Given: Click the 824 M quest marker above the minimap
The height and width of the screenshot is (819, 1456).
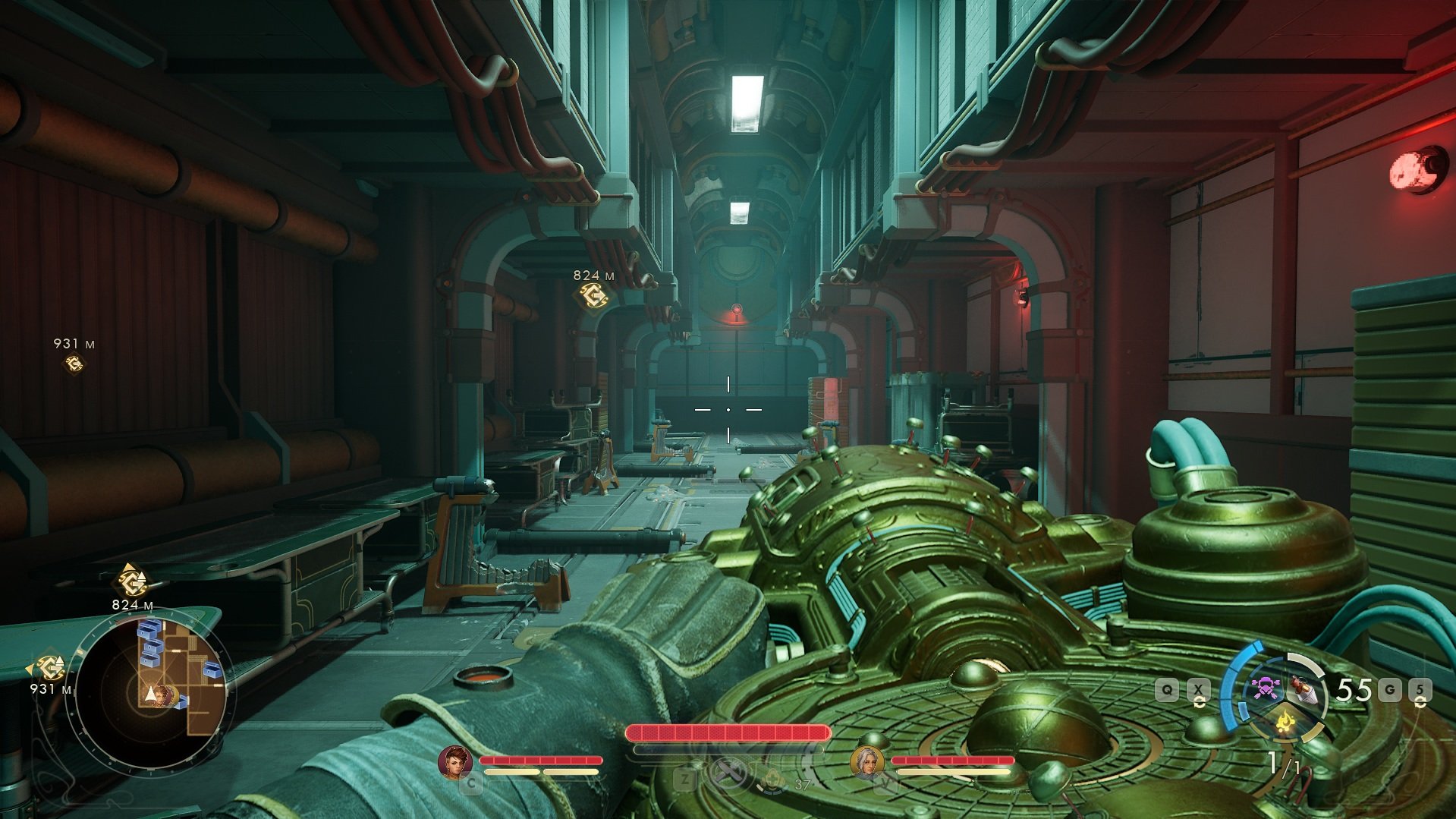Looking at the screenshot, I should pyautogui.click(x=131, y=583).
